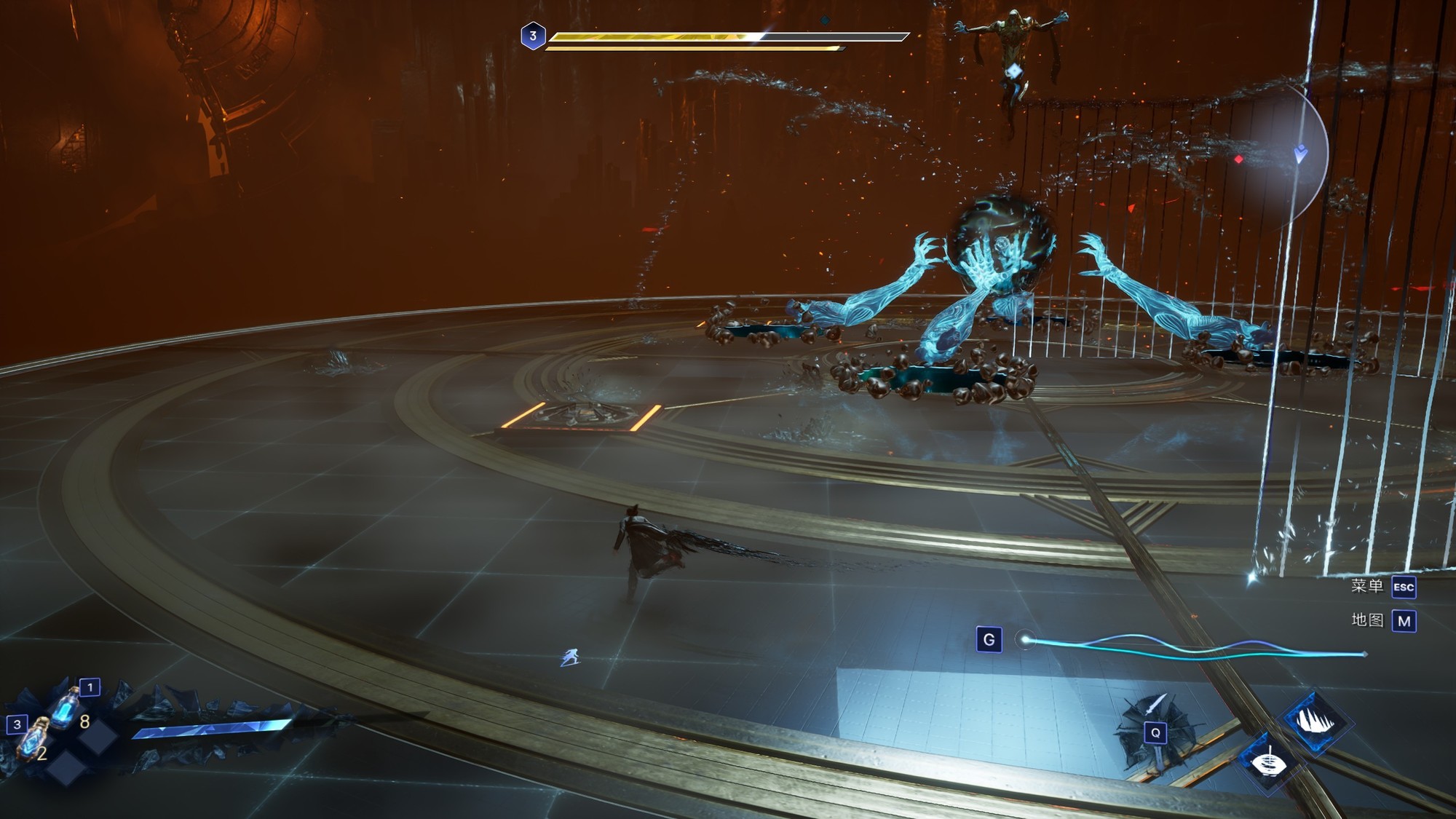Open the 菜单 menu label
The width and height of the screenshot is (1456, 819).
coord(1366,586)
